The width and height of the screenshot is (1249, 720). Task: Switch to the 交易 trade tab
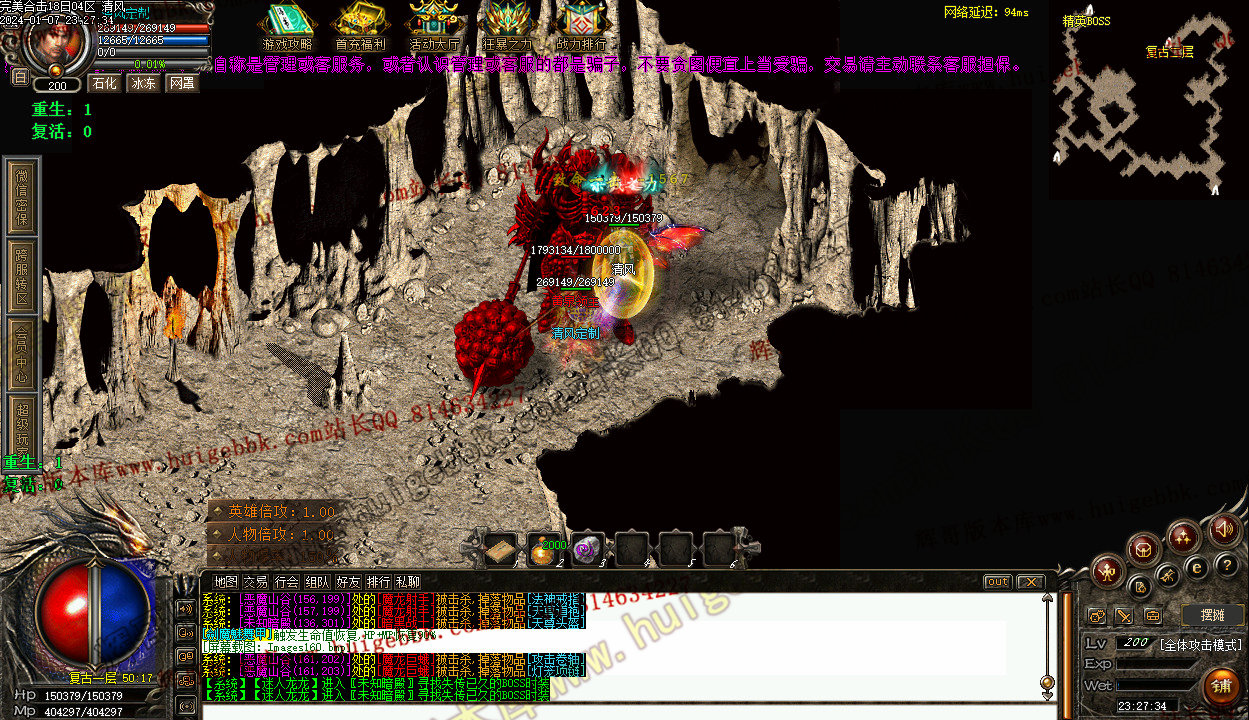click(256, 582)
